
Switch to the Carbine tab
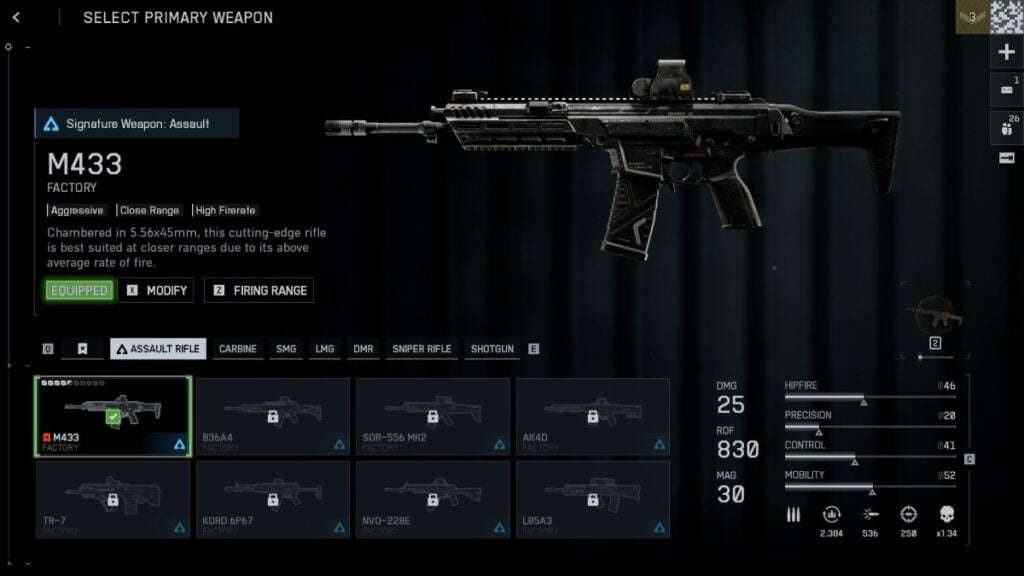(238, 349)
